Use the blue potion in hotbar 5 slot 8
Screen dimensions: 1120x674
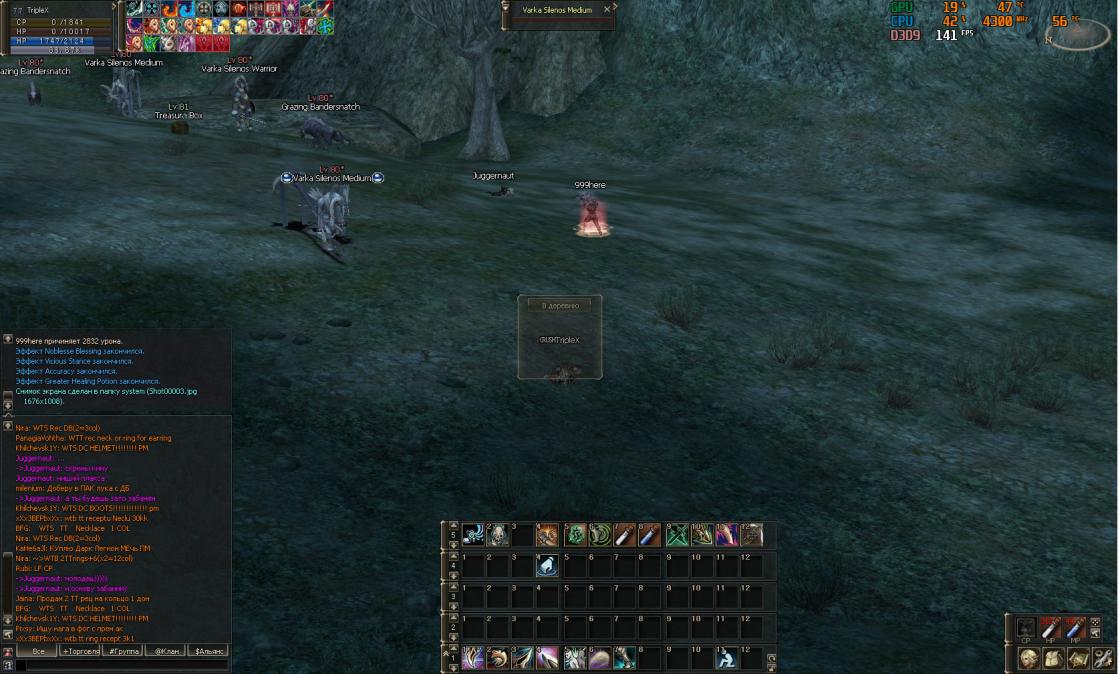point(650,535)
